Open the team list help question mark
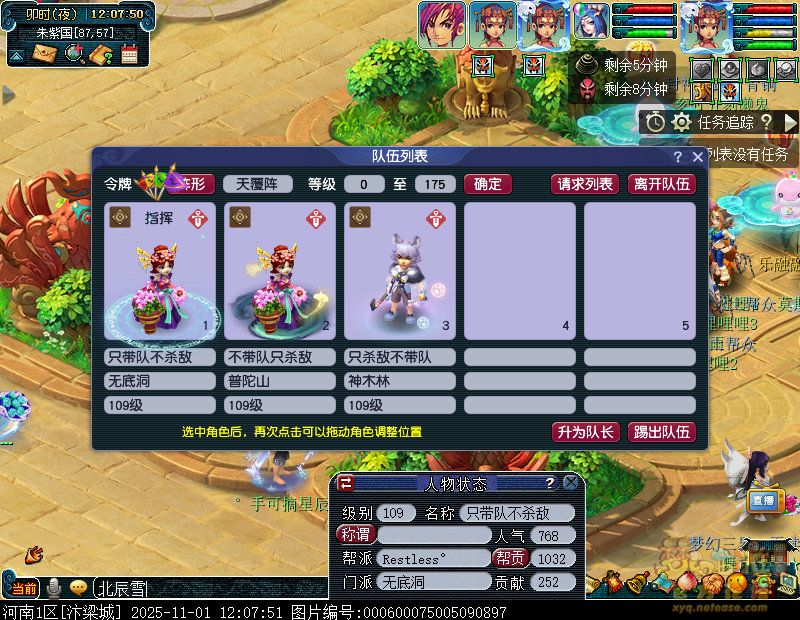The image size is (800, 620). tap(678, 158)
